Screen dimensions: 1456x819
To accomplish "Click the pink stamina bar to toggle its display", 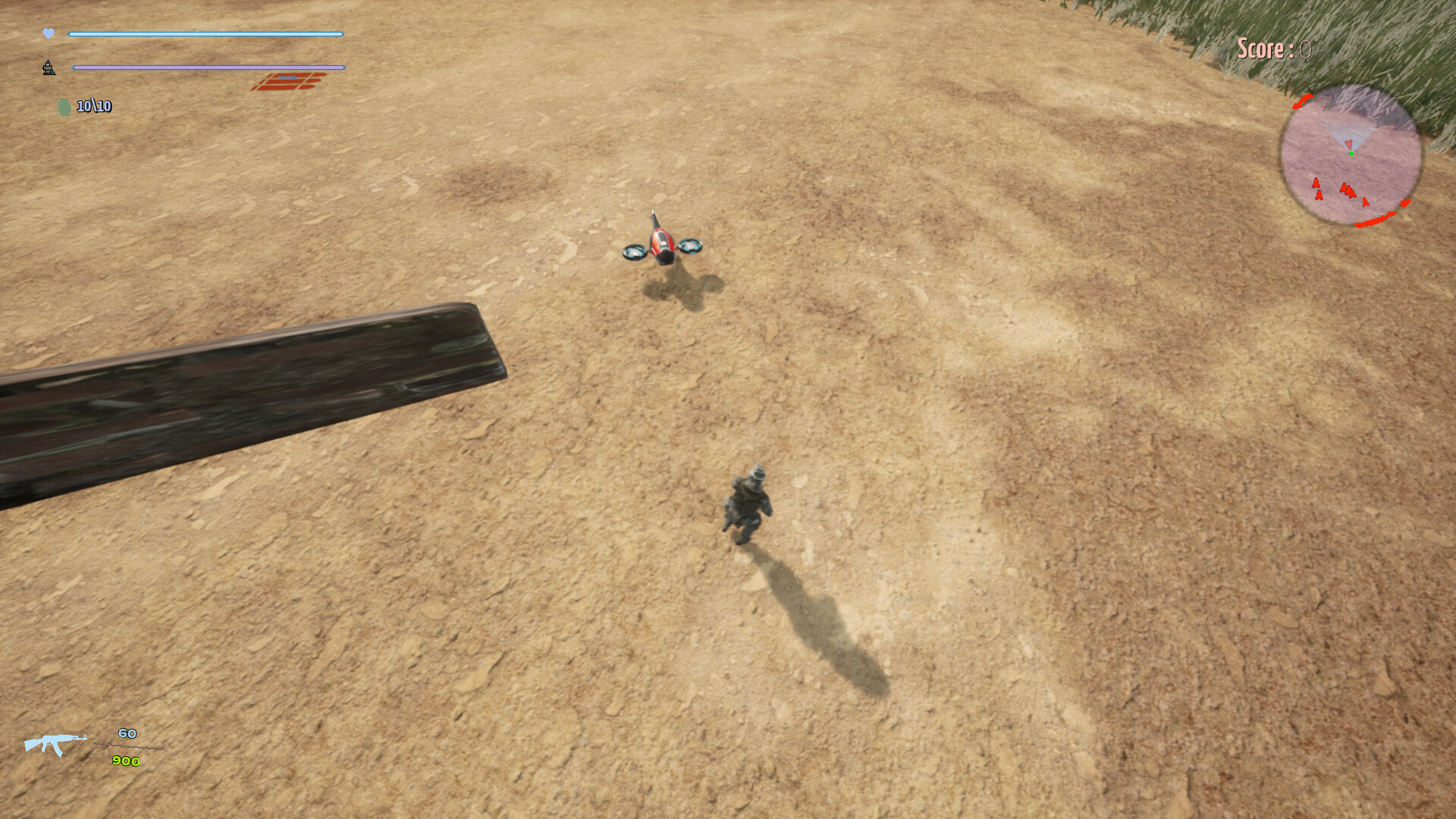I will pos(209,67).
